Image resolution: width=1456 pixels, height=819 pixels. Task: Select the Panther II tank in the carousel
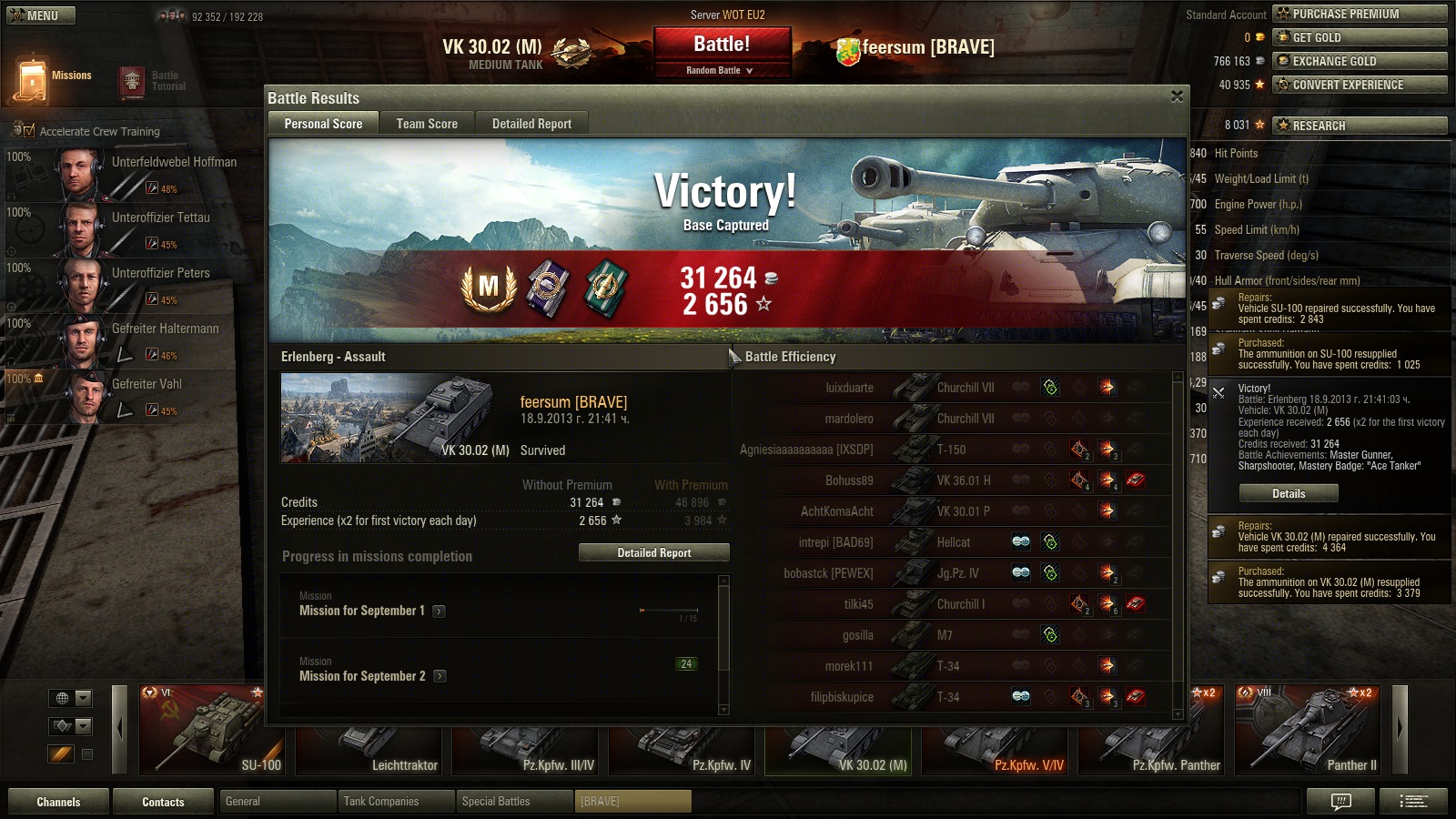pos(1308,731)
